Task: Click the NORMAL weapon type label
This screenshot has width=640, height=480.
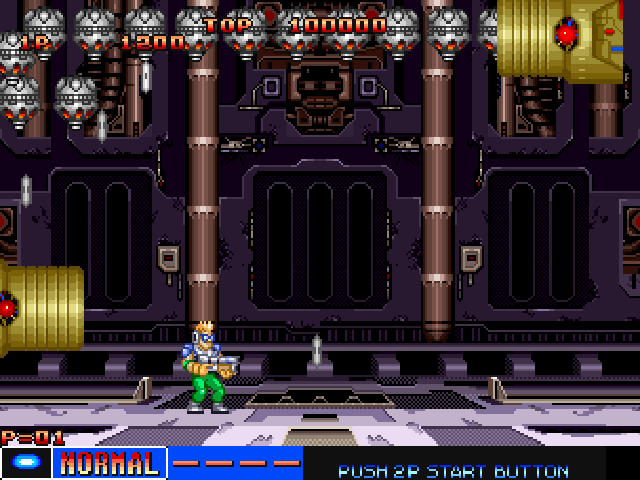Action: [110, 464]
